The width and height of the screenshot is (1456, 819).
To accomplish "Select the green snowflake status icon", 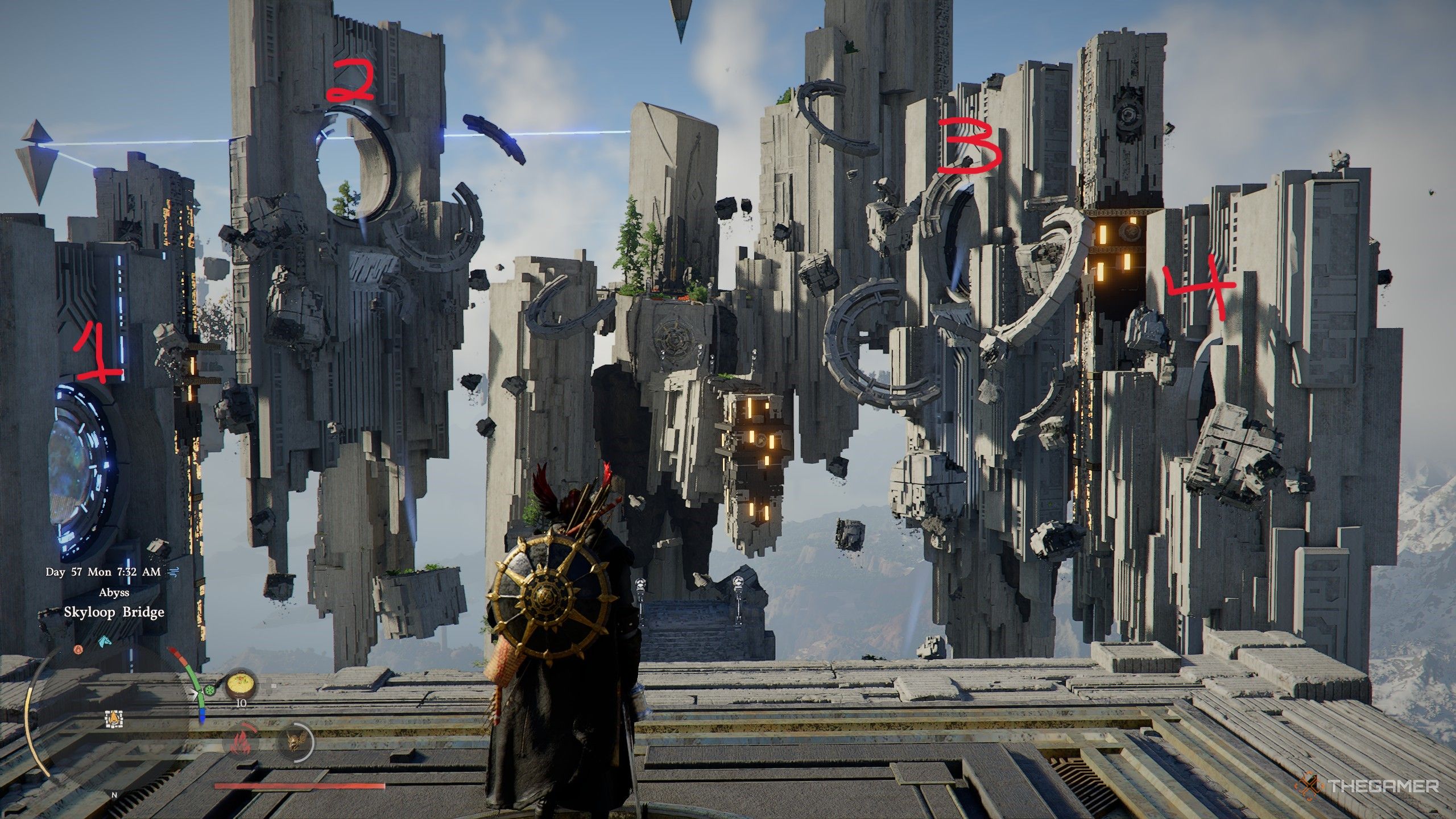I will [x=210, y=690].
